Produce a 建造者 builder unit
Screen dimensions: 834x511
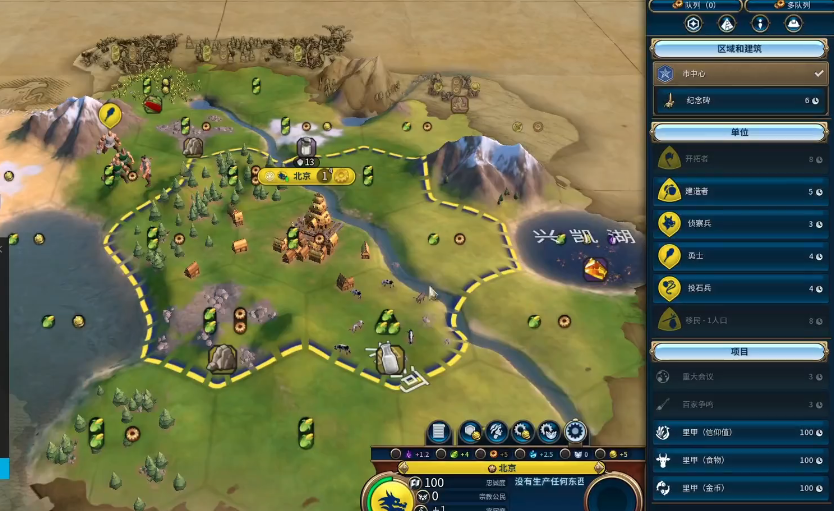pyautogui.click(x=740, y=191)
